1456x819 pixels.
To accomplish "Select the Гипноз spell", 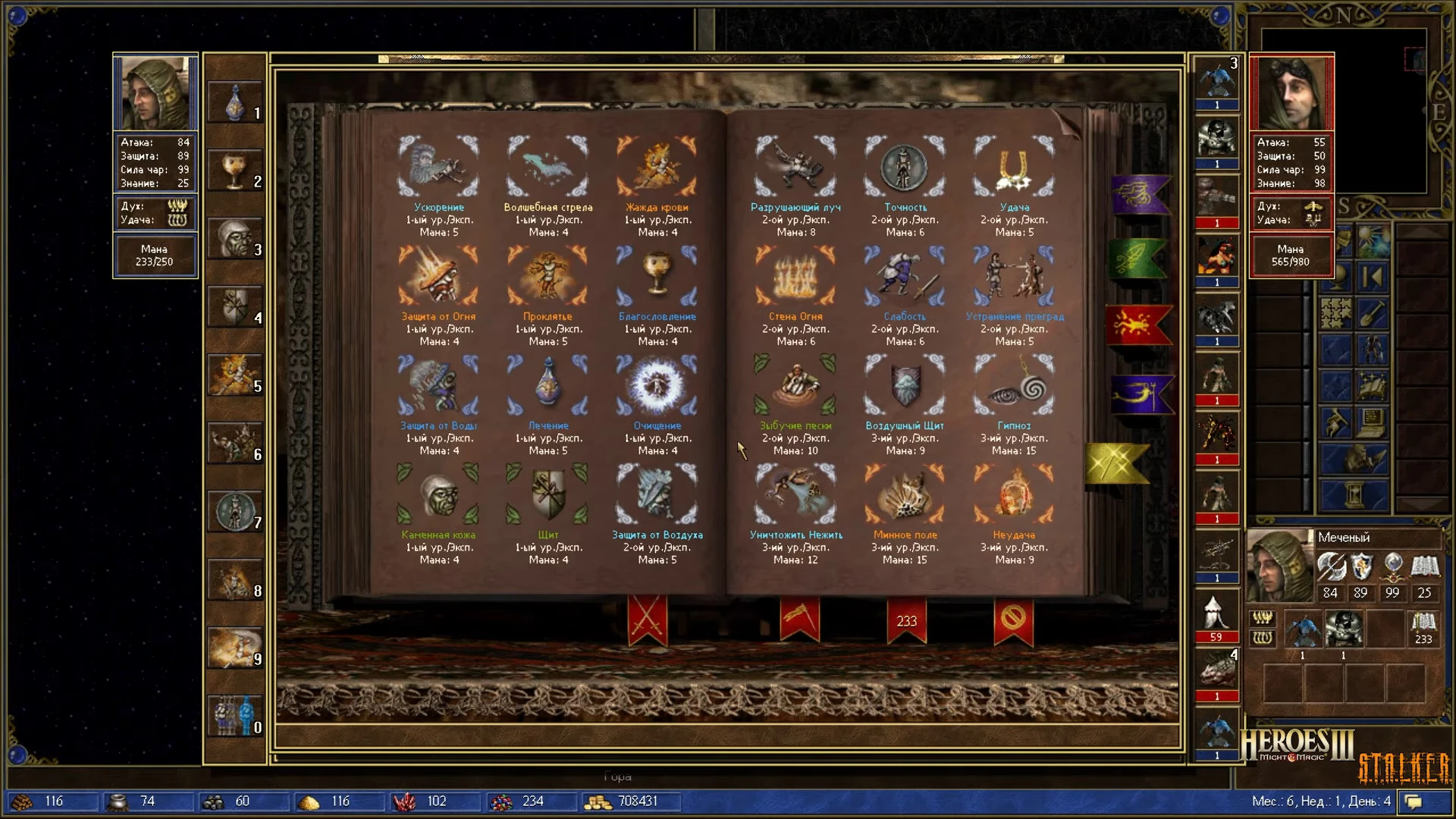I will (x=1014, y=386).
